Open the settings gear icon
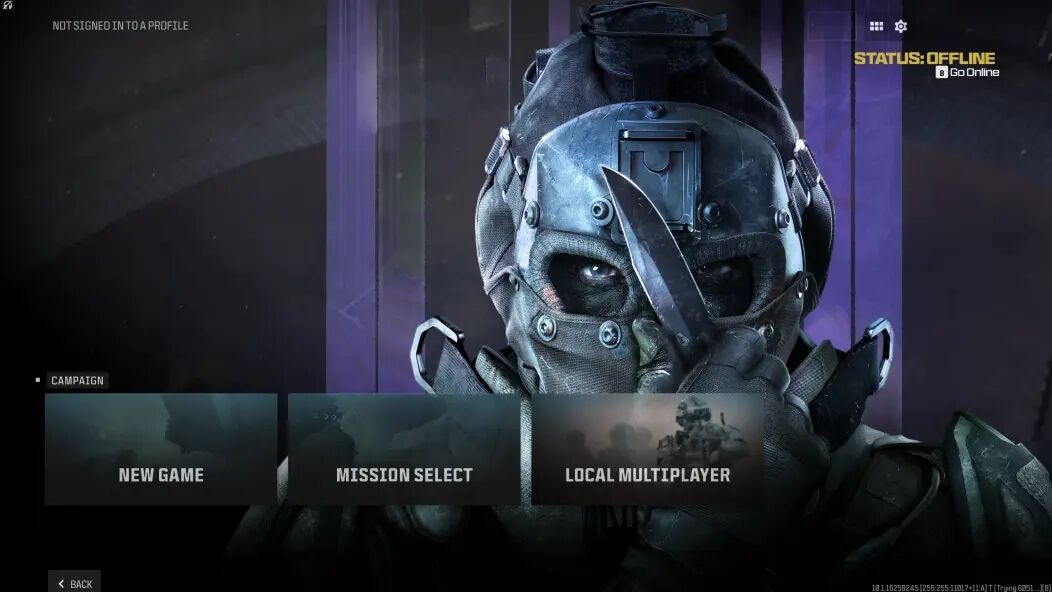This screenshot has height=592, width=1052. 901,27
